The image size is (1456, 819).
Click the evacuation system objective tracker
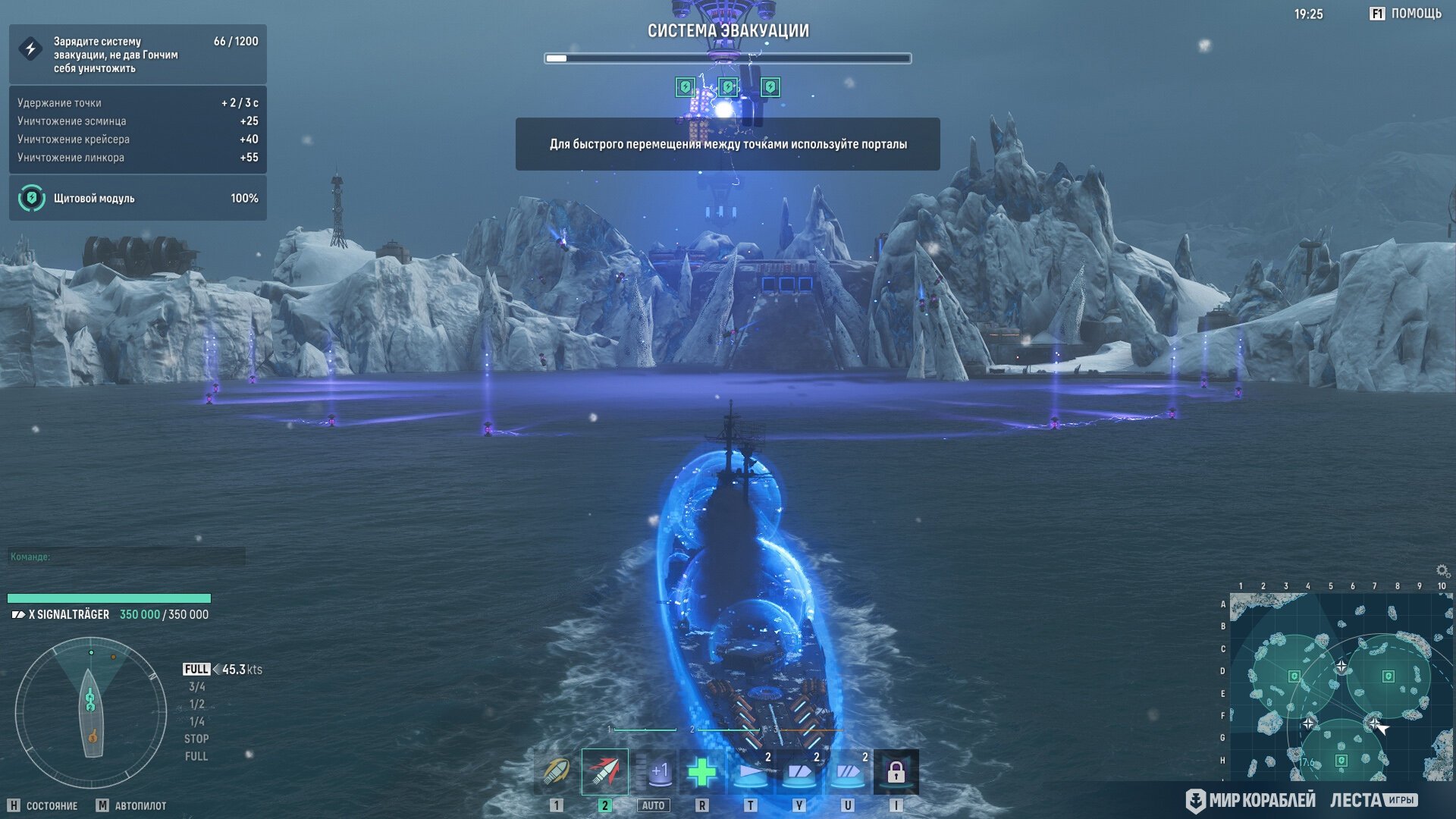tap(137, 55)
